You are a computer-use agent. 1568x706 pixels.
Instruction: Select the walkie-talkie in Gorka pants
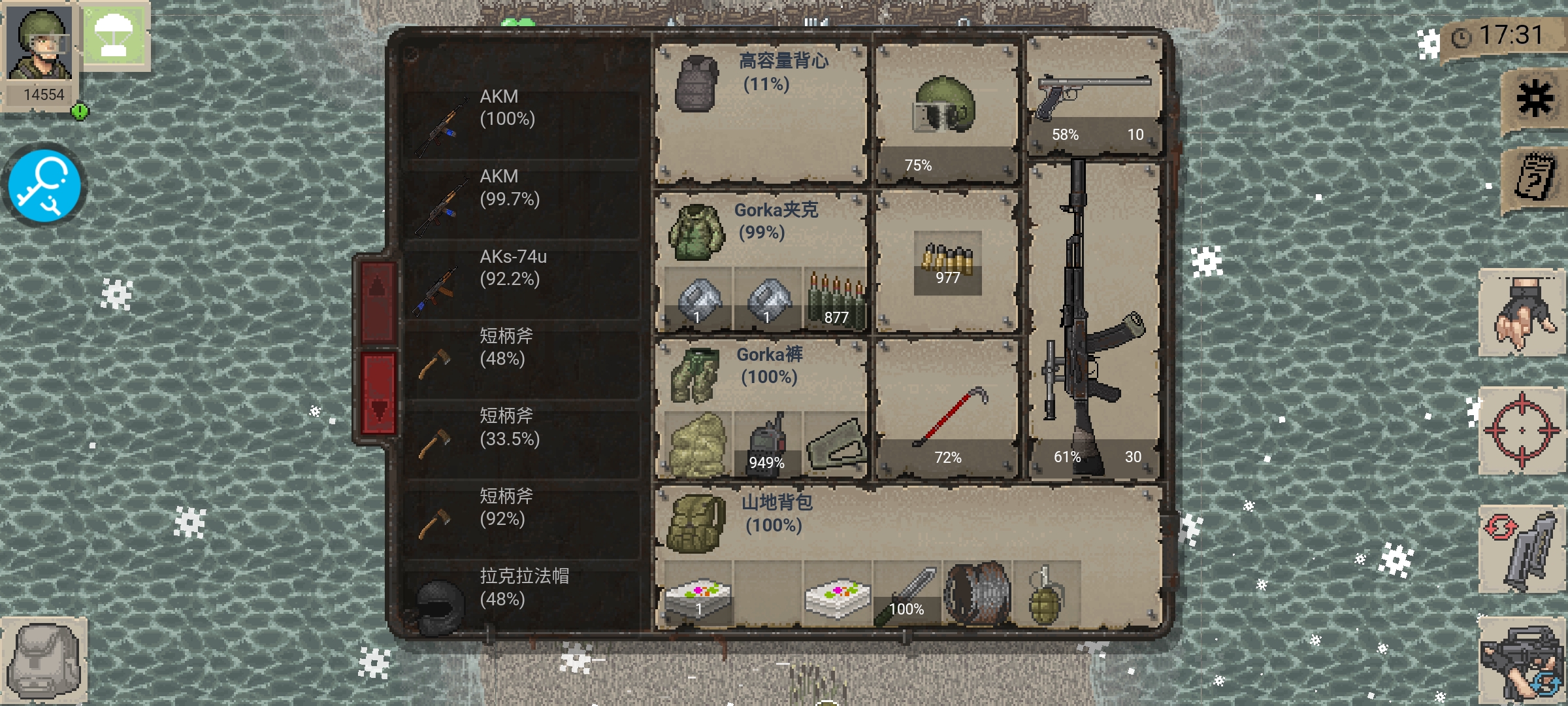[767, 443]
